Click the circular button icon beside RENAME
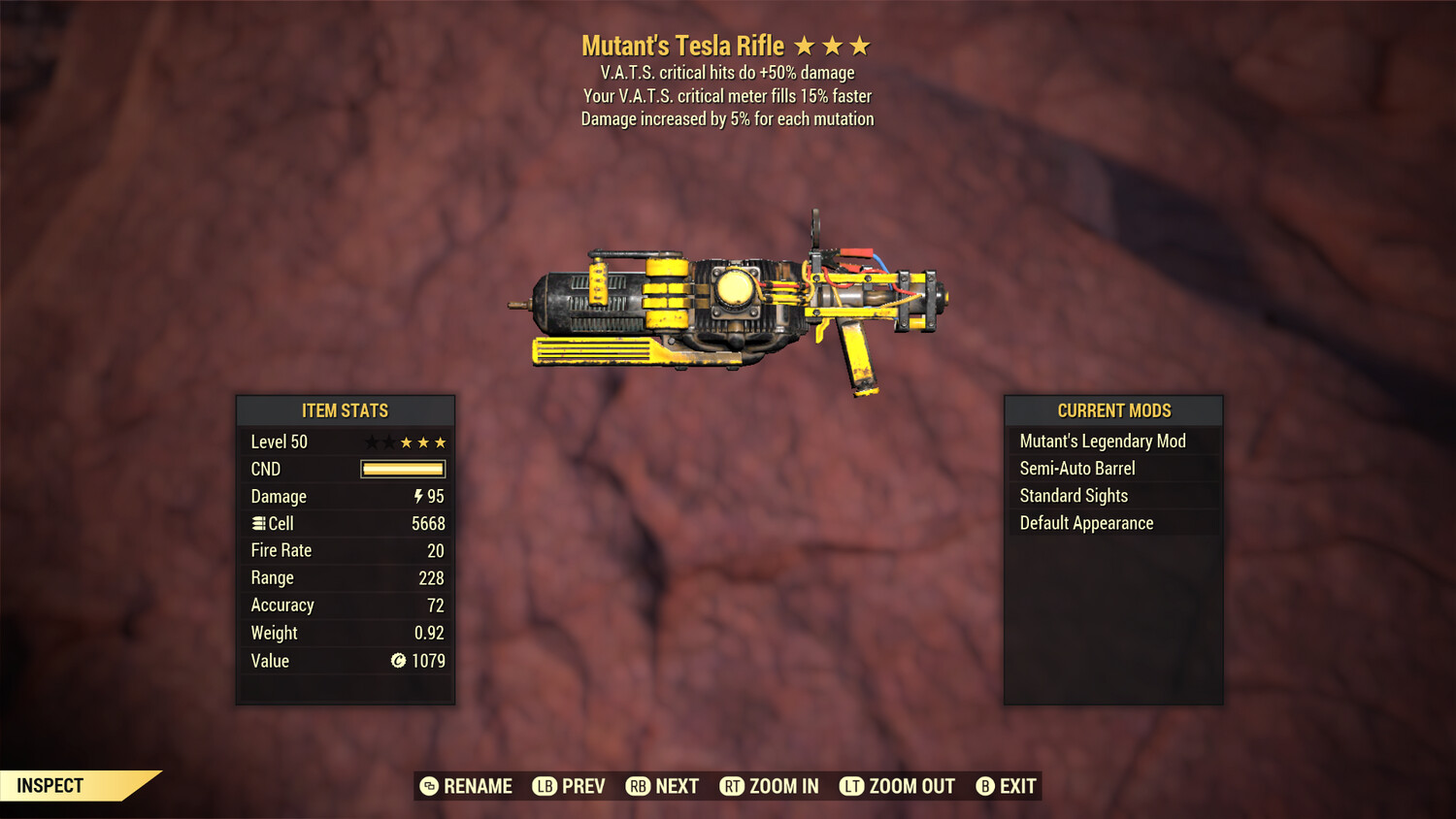 click(430, 786)
